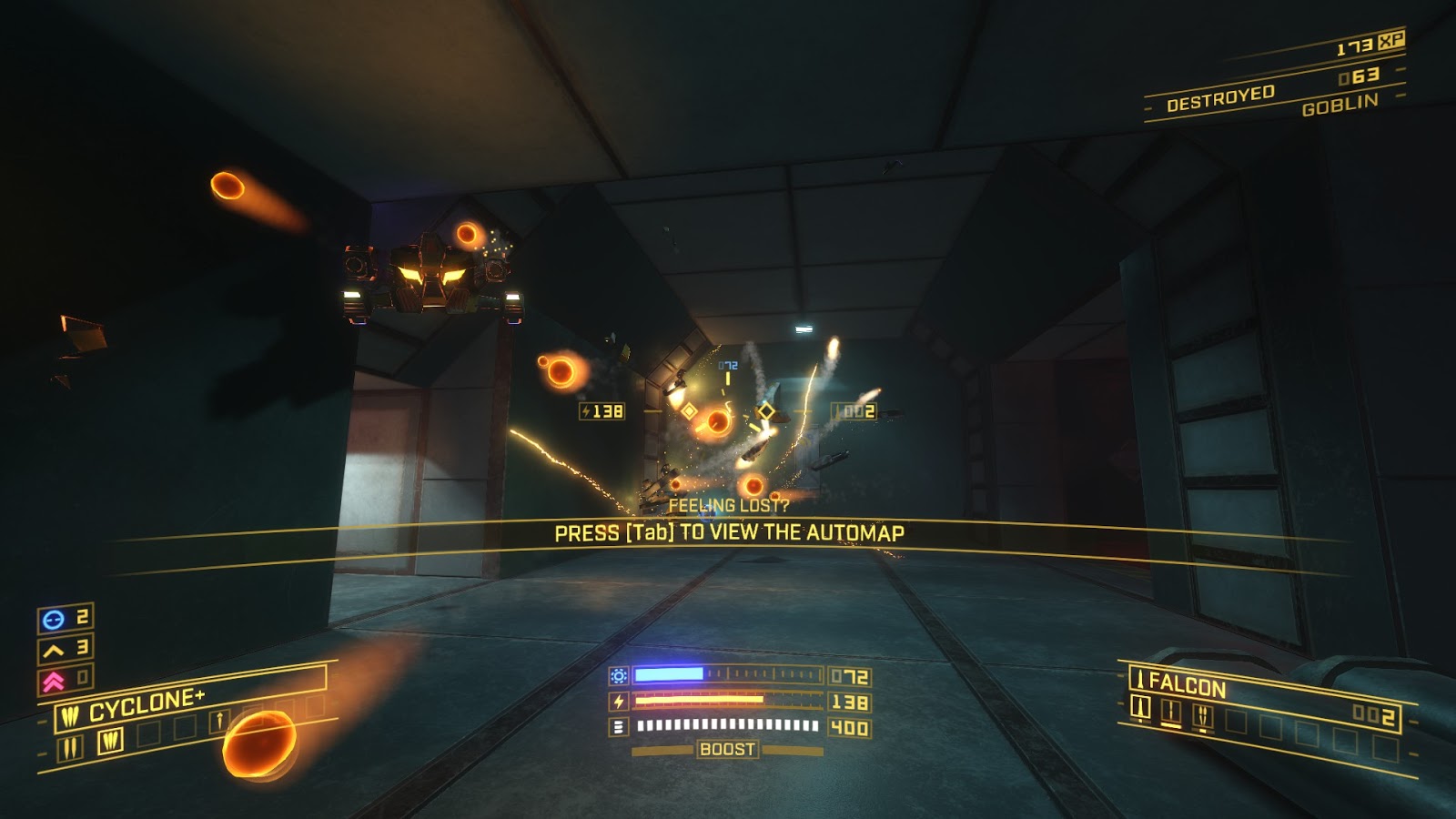Select the Cyclone+ weapon icon
The height and width of the screenshot is (819, 1456).
[x=72, y=714]
